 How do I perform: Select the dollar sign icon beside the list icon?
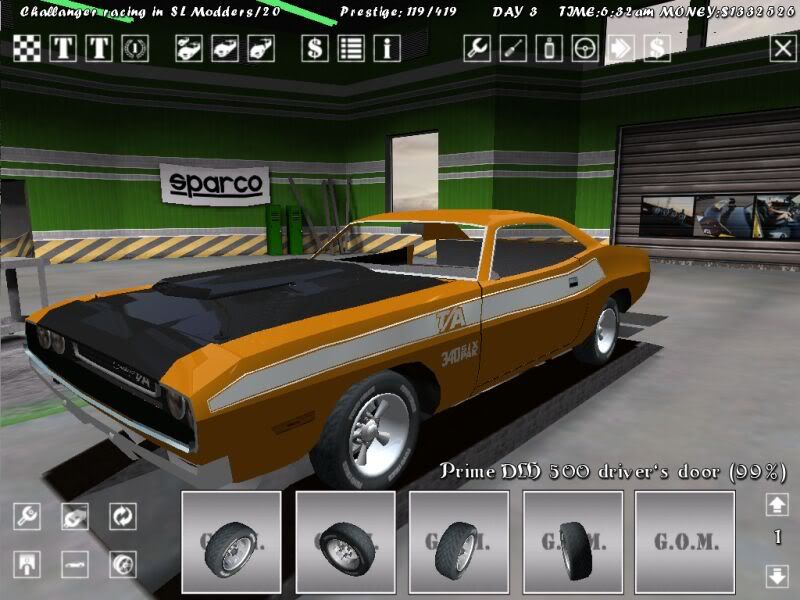click(x=315, y=48)
